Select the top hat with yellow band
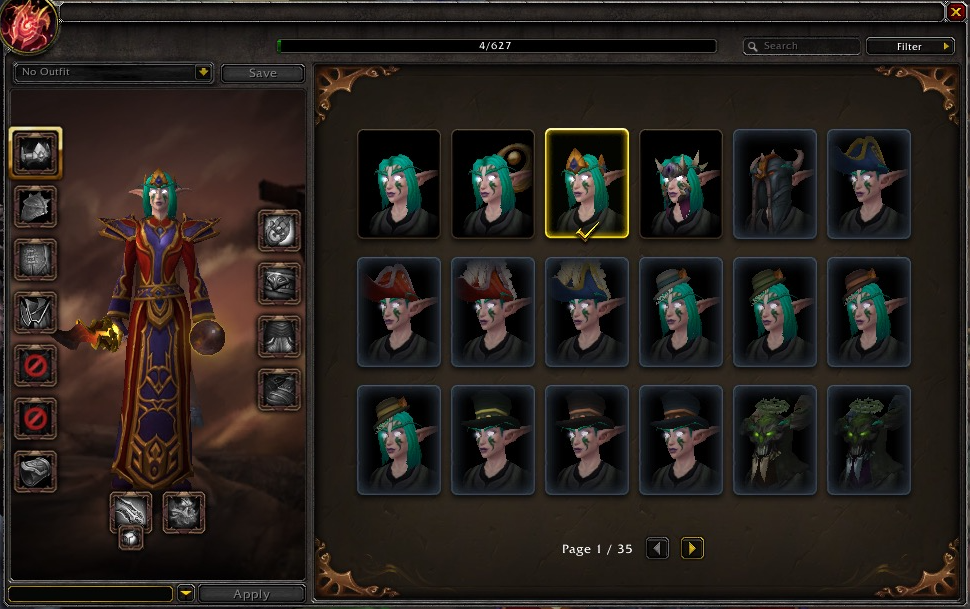 point(493,440)
